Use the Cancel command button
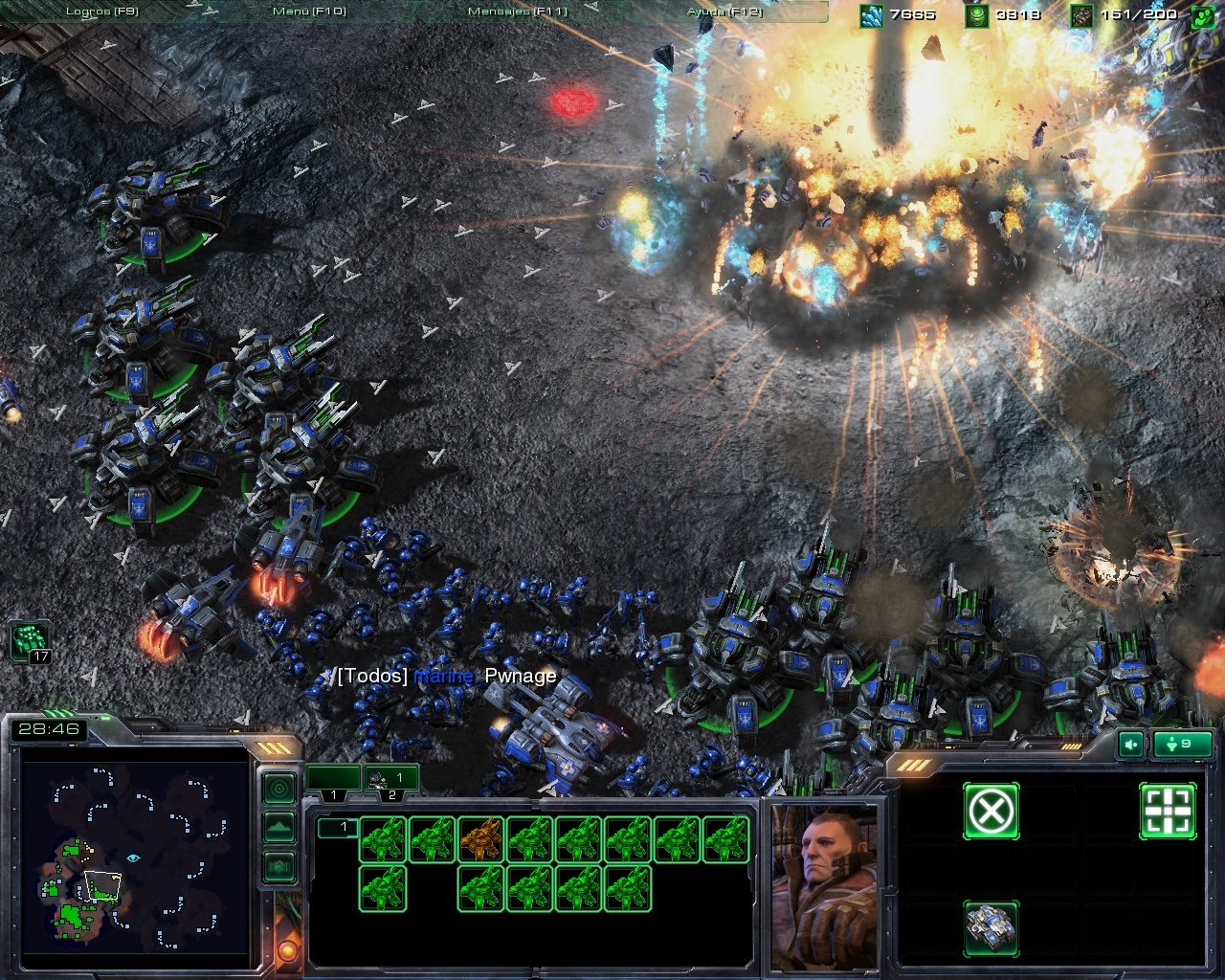1225x980 pixels. point(991,812)
